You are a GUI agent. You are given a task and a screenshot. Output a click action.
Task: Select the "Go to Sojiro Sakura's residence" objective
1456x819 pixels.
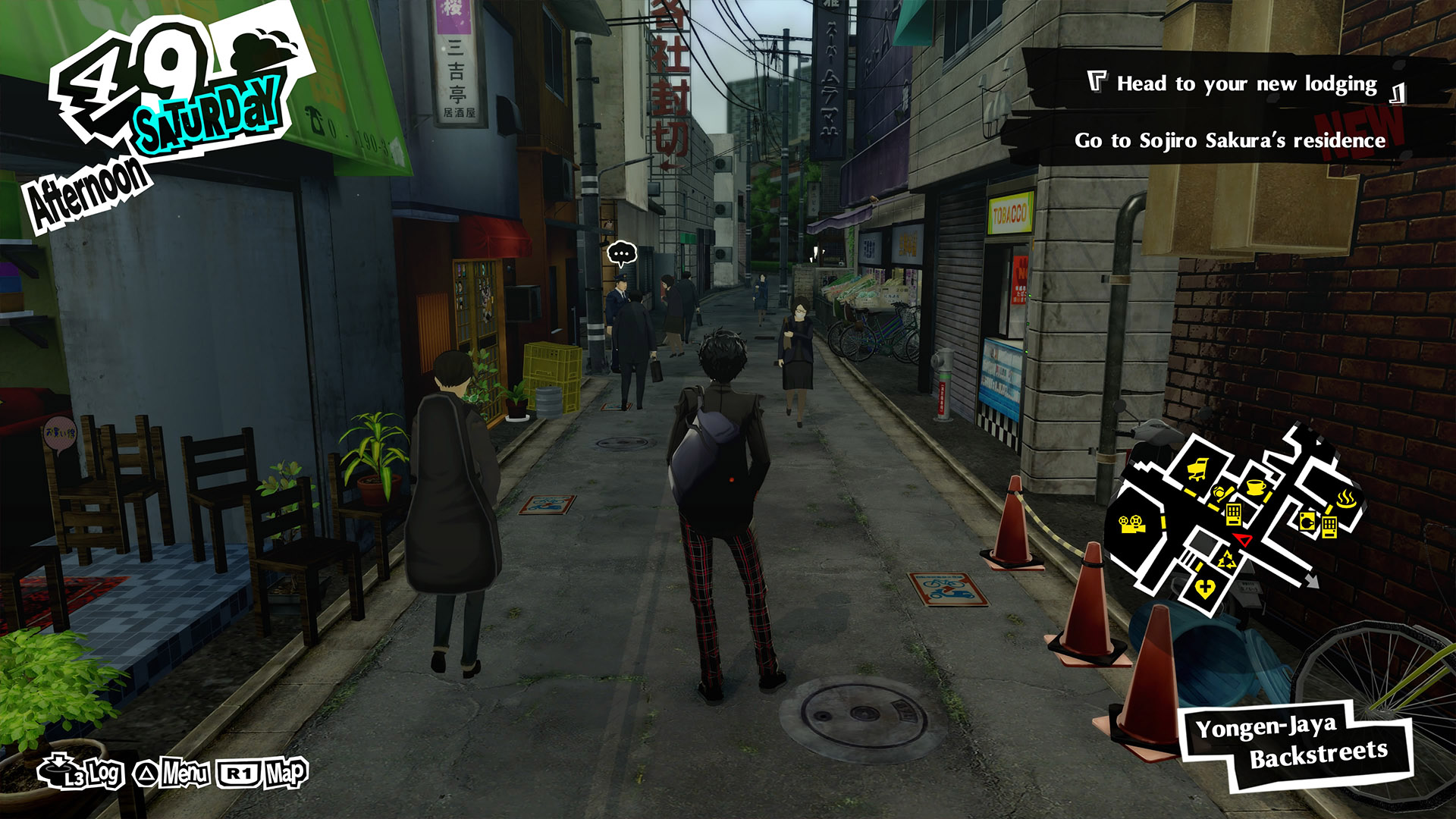(1229, 141)
